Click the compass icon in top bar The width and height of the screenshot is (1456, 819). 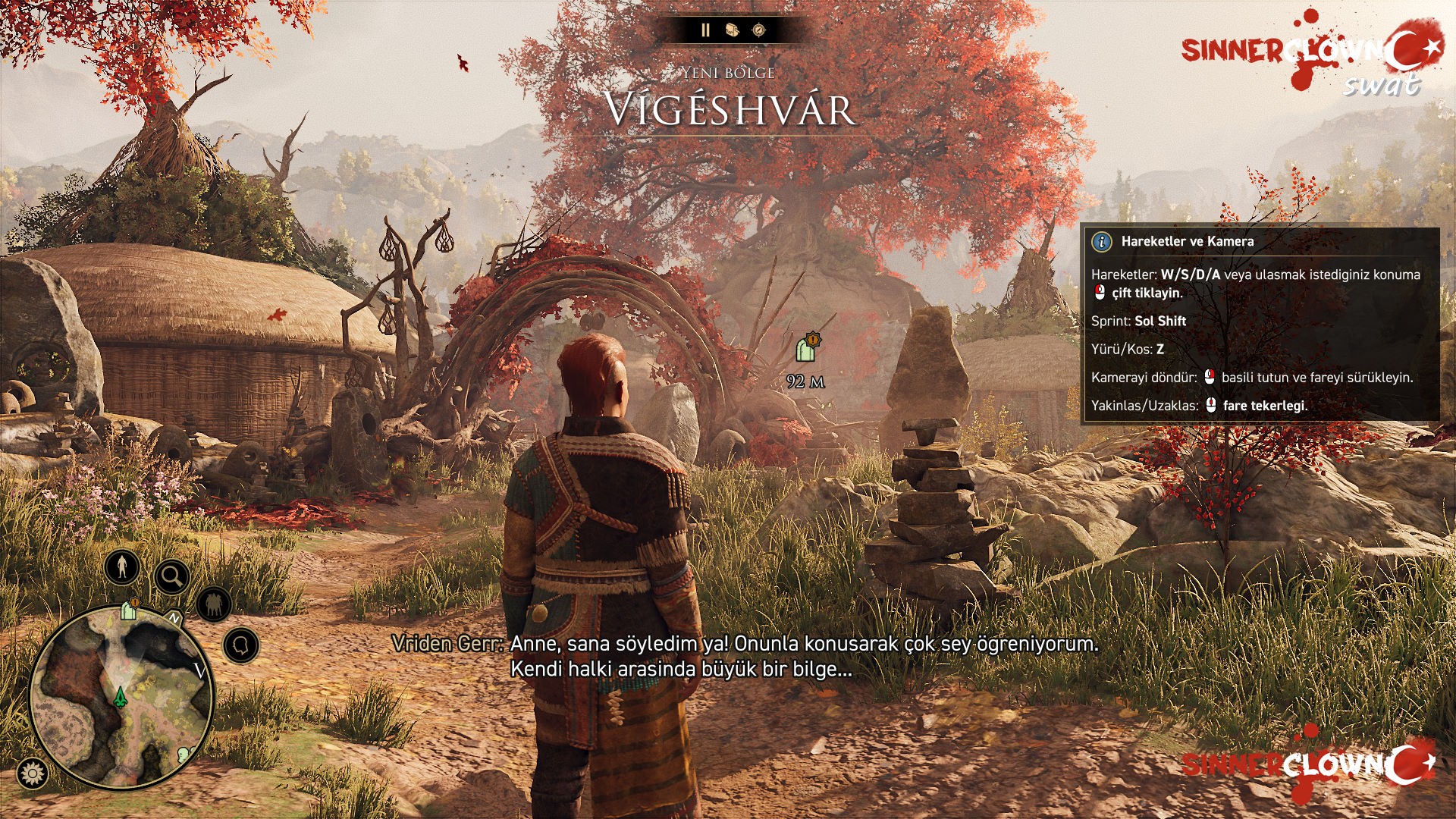click(x=760, y=30)
